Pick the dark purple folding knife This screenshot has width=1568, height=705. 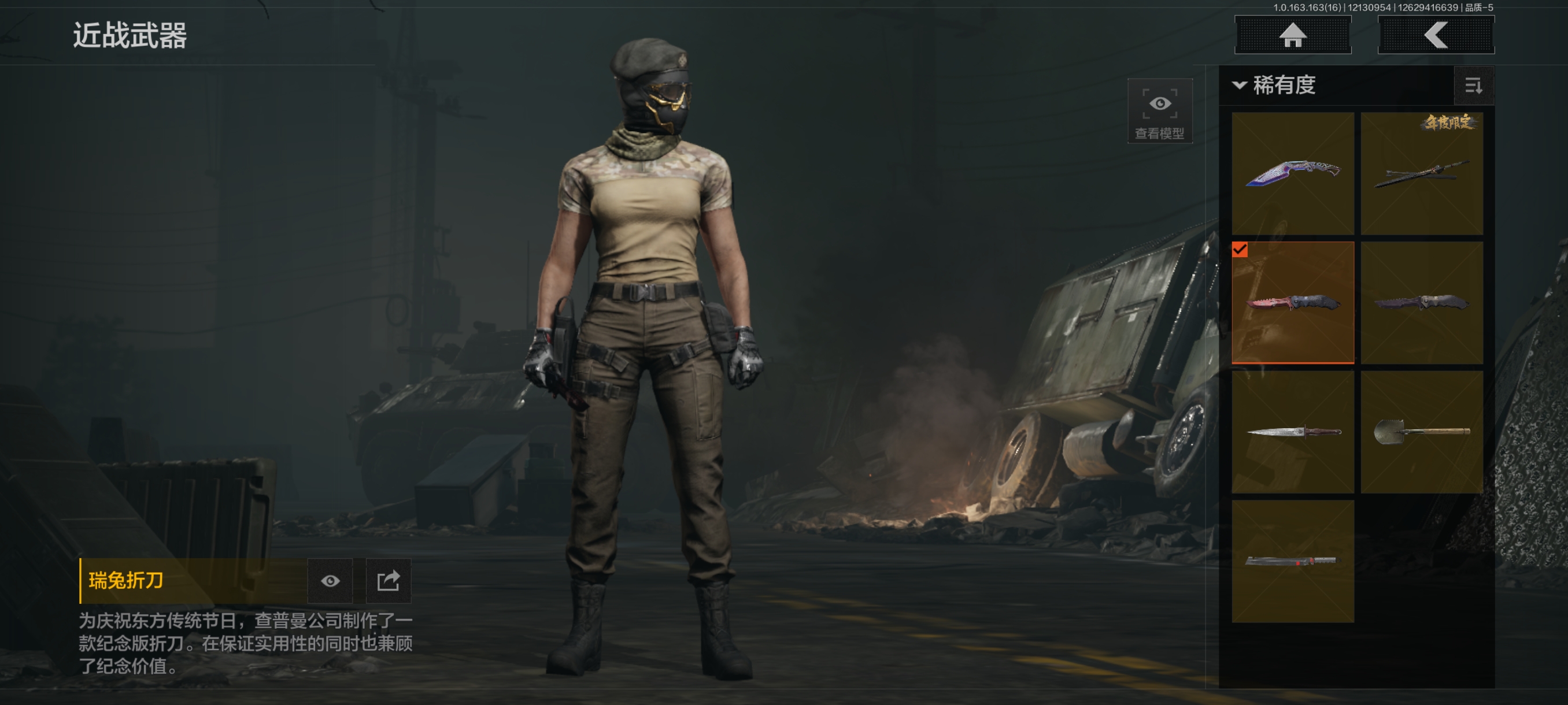click(1421, 302)
